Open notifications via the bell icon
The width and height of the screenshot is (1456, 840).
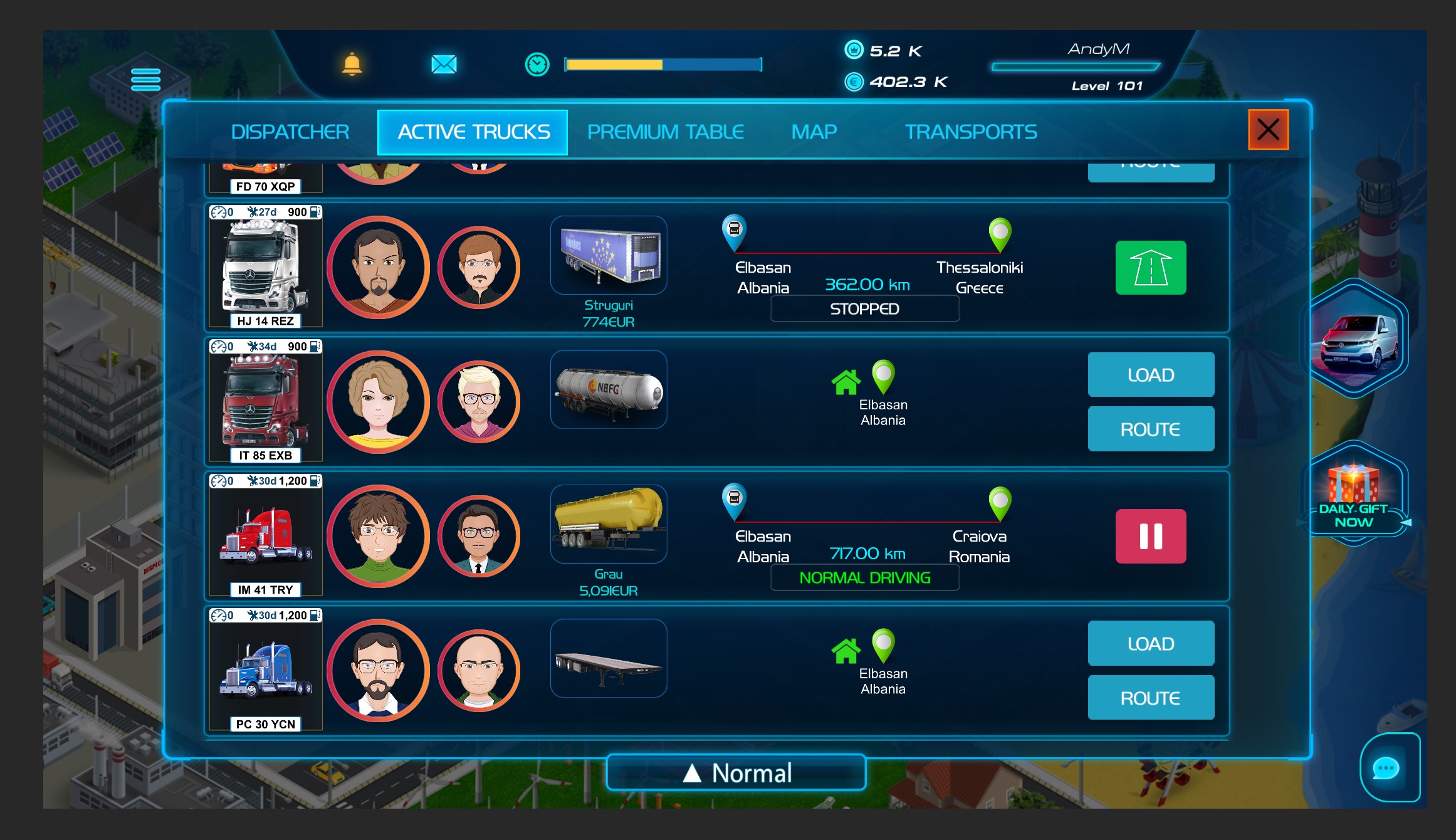tap(353, 65)
